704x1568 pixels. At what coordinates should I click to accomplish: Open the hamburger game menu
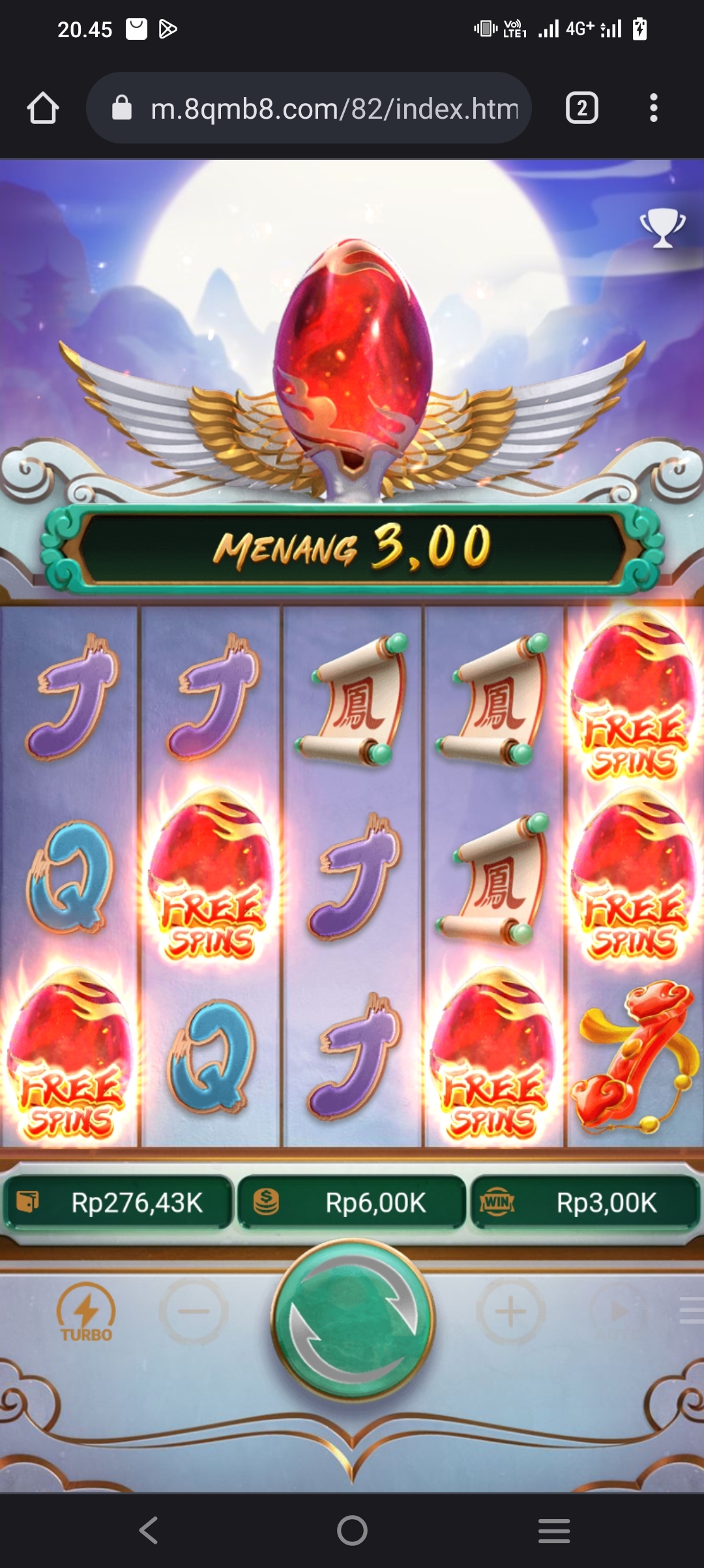tap(691, 1311)
